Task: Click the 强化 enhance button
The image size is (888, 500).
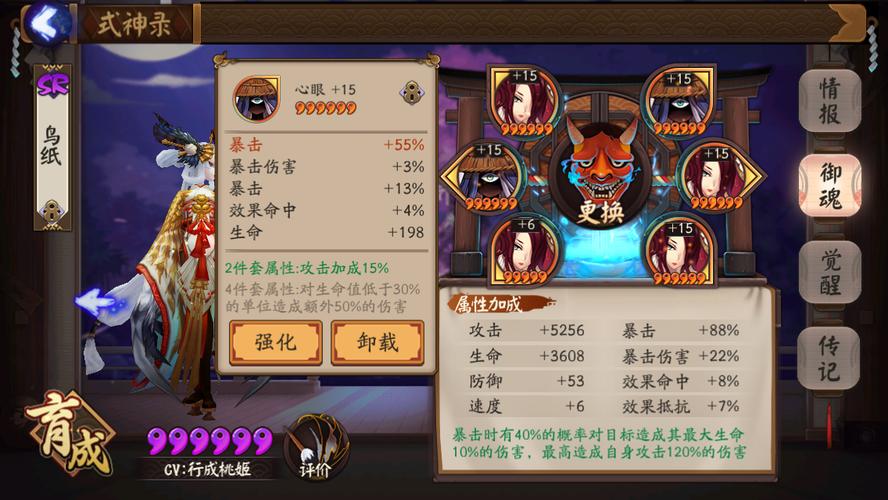Action: pos(275,342)
